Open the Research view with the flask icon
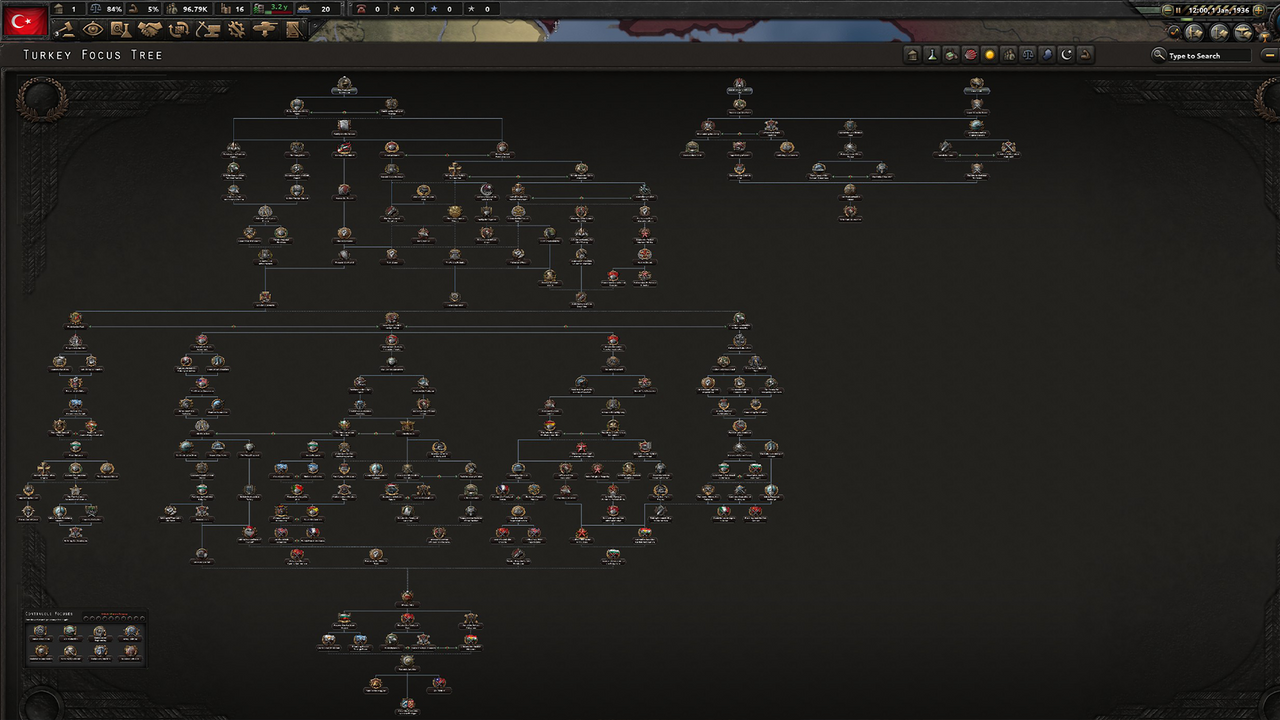This screenshot has width=1280, height=720. (119, 29)
